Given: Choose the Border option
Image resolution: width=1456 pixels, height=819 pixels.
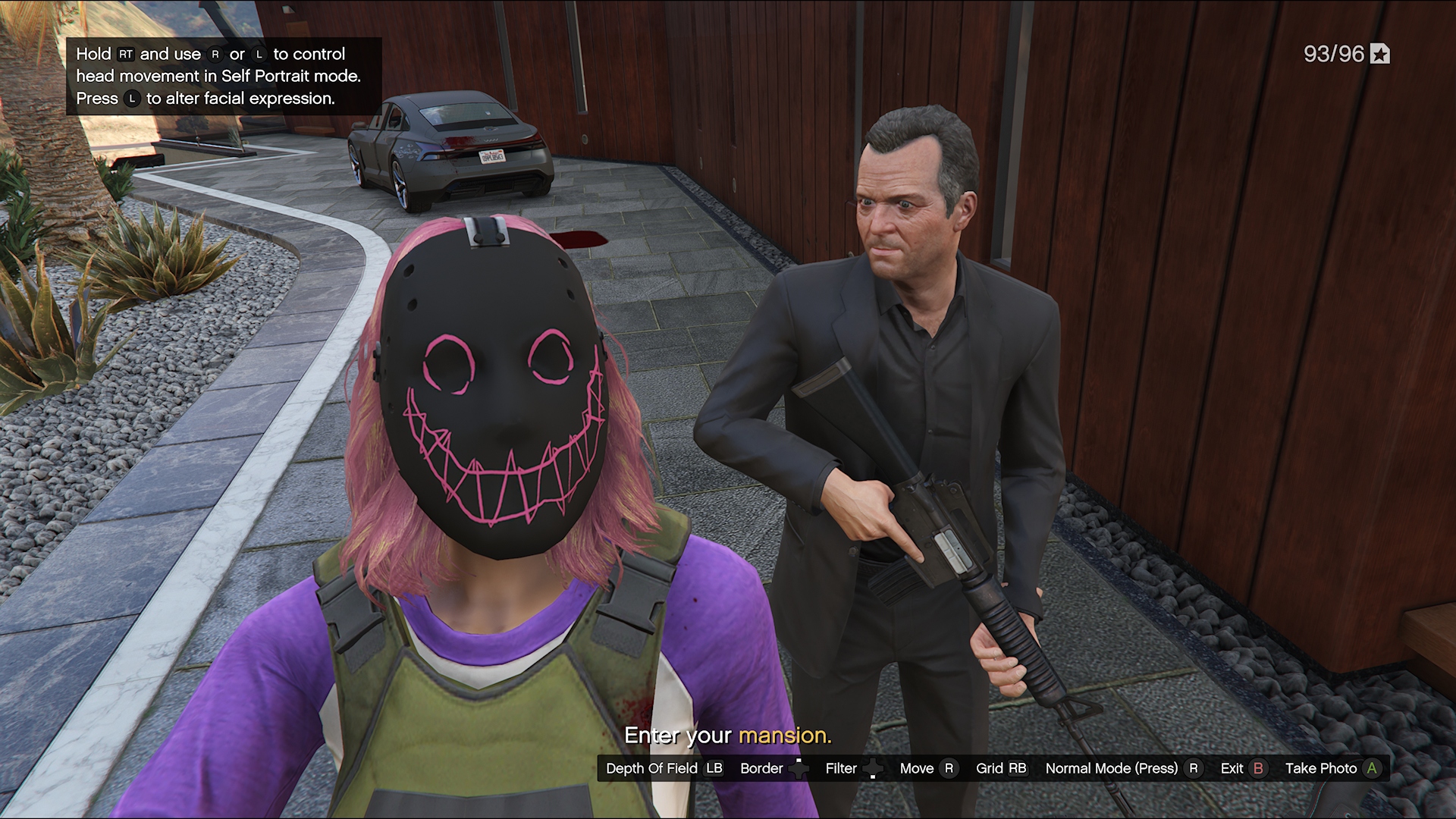Looking at the screenshot, I should point(773,768).
